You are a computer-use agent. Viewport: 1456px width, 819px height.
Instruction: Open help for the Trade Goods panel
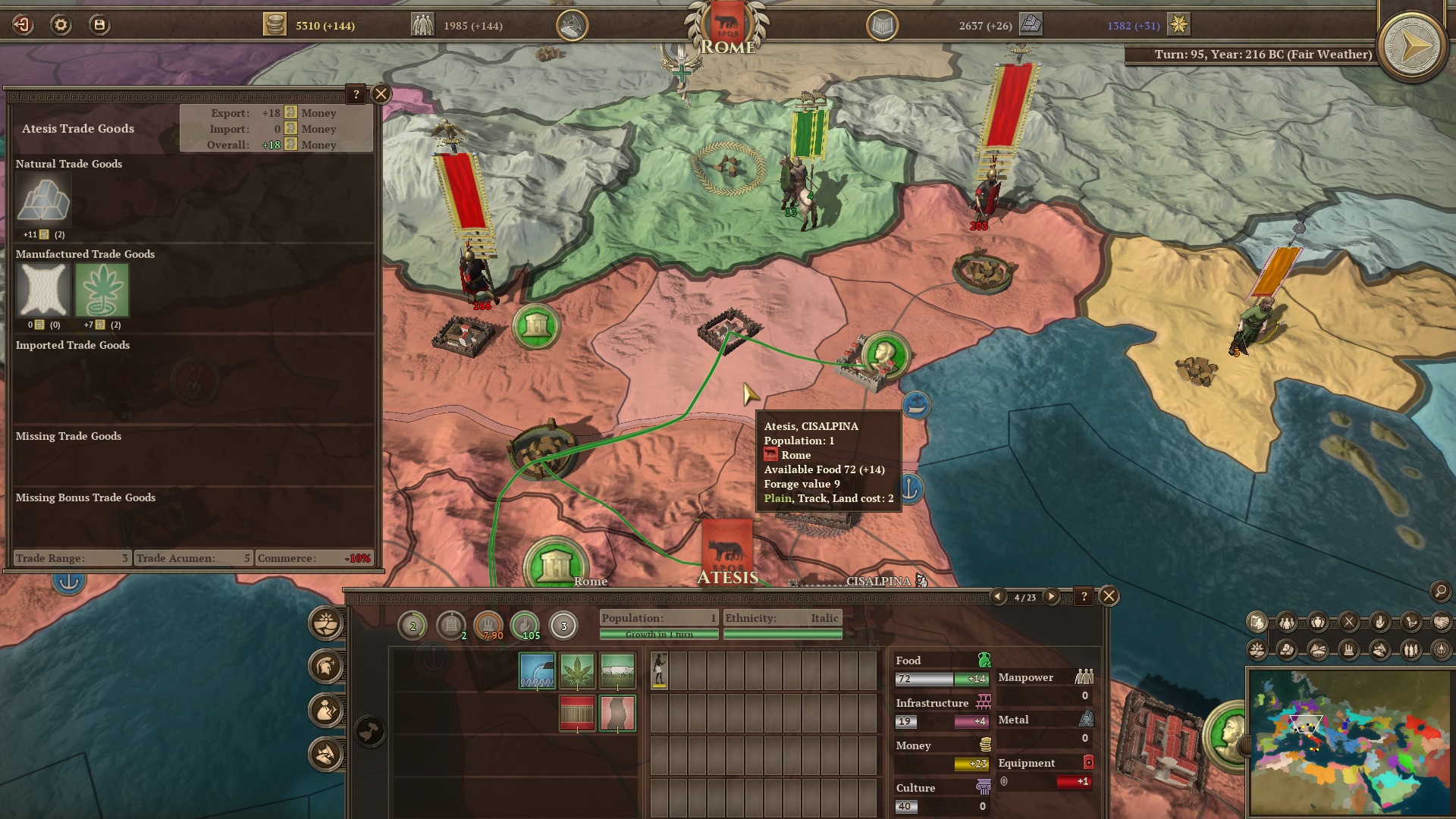coord(356,94)
